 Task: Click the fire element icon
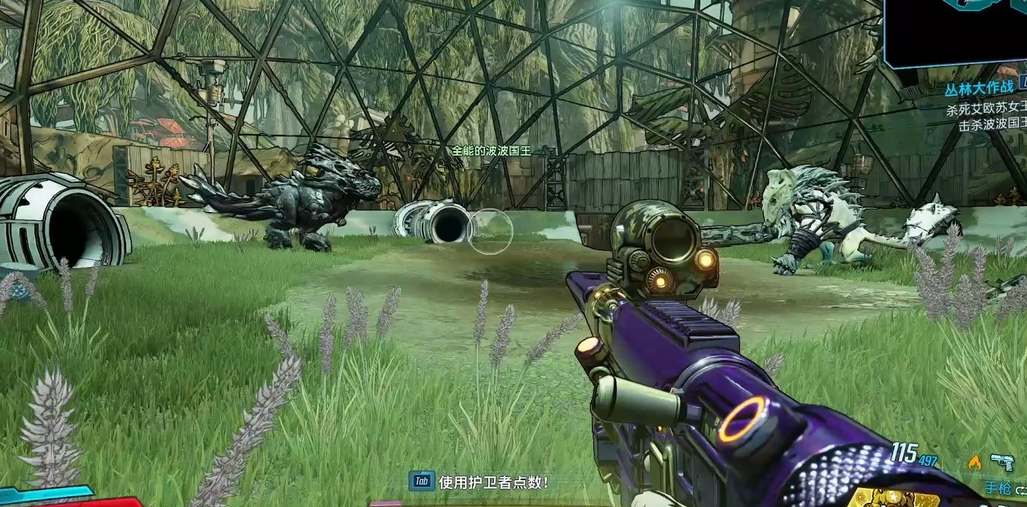click(974, 462)
